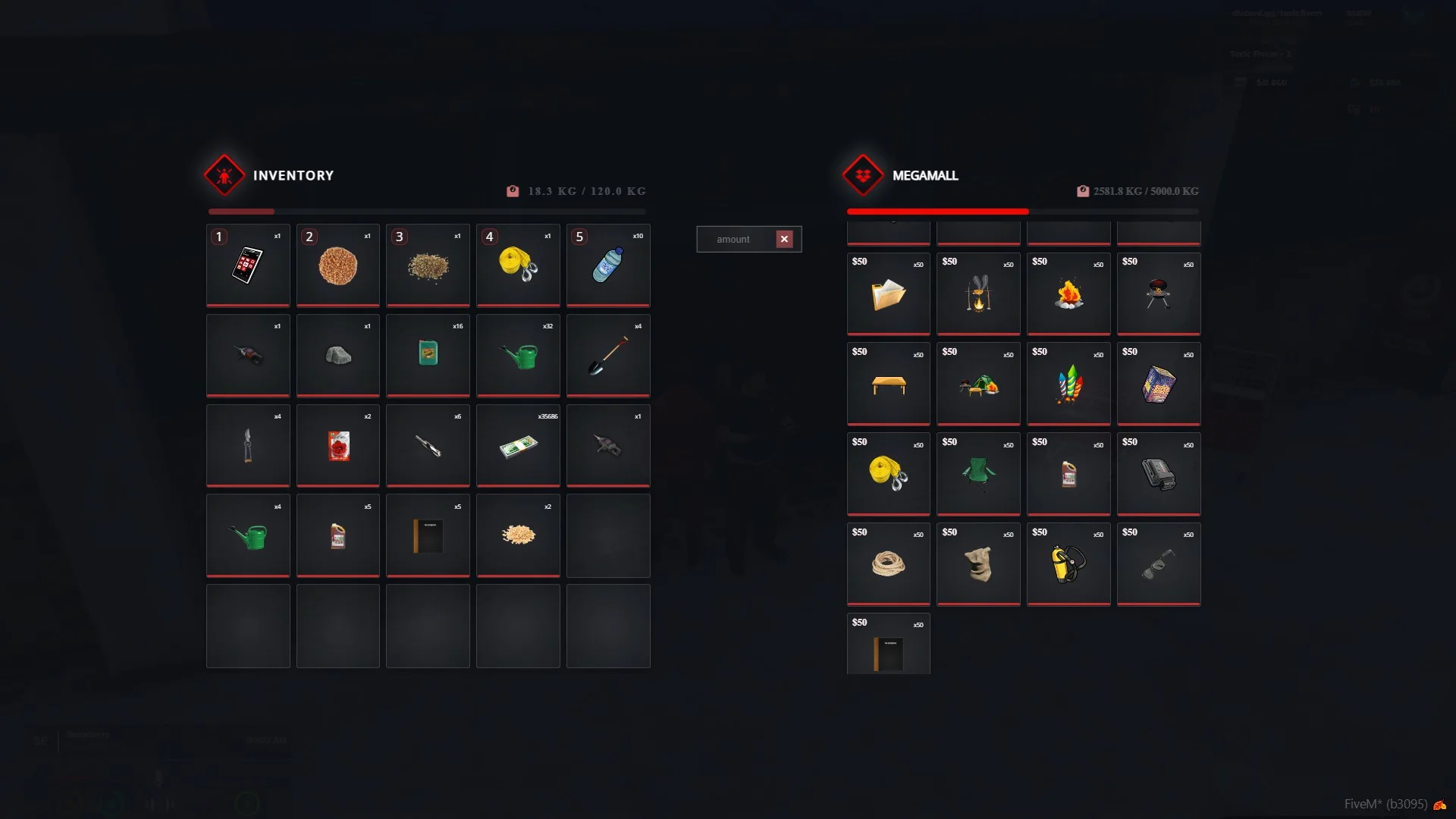
Task: Choose the barbecue grill shop item
Action: point(1159,294)
